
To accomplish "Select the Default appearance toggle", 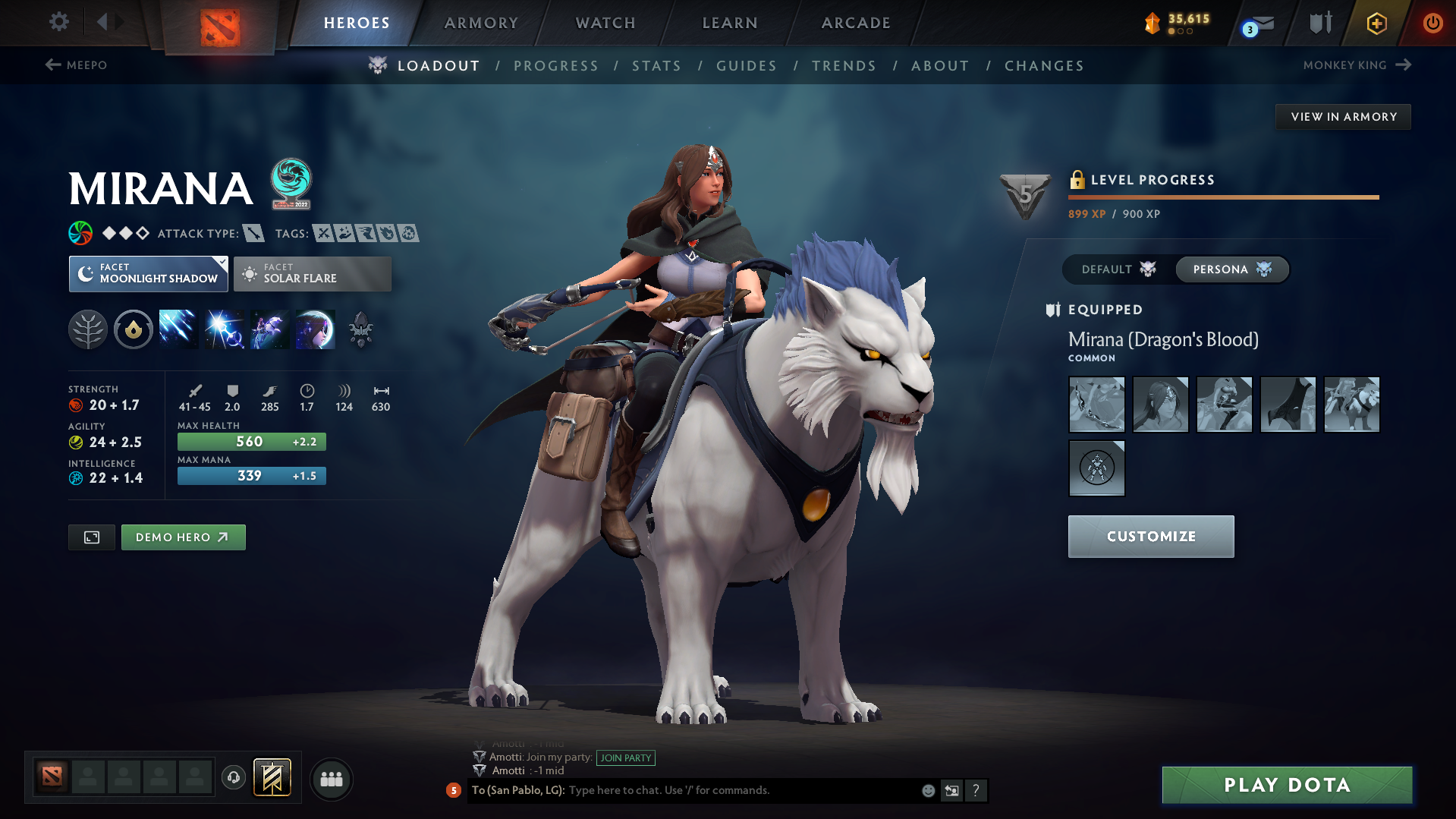I will pos(1115,269).
